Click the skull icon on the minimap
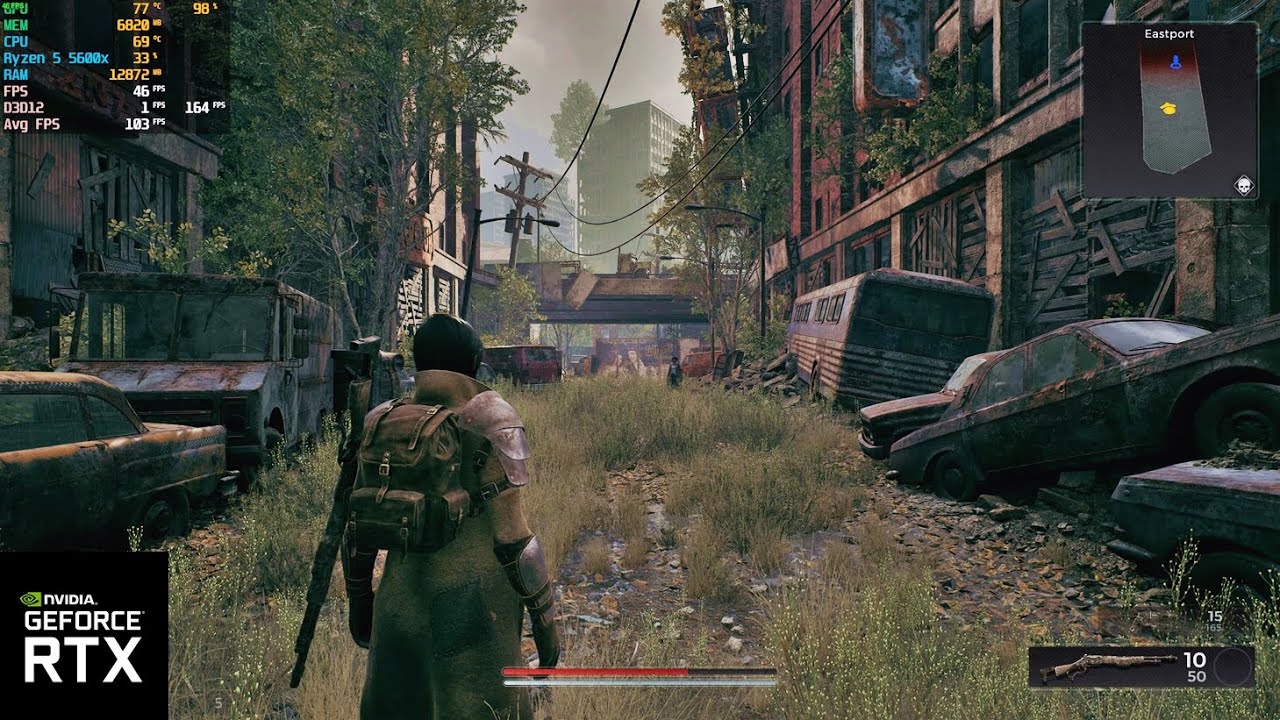The height and width of the screenshot is (720, 1280). pos(1243,185)
